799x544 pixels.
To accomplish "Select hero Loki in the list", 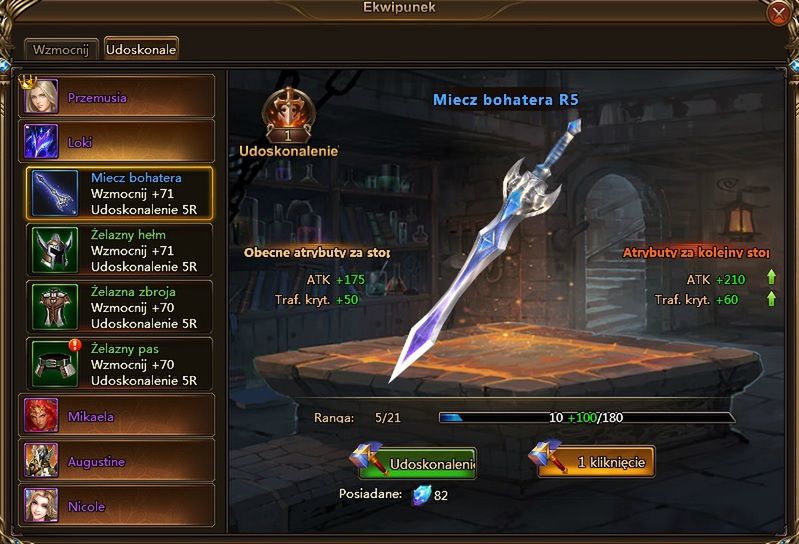I will (118, 142).
